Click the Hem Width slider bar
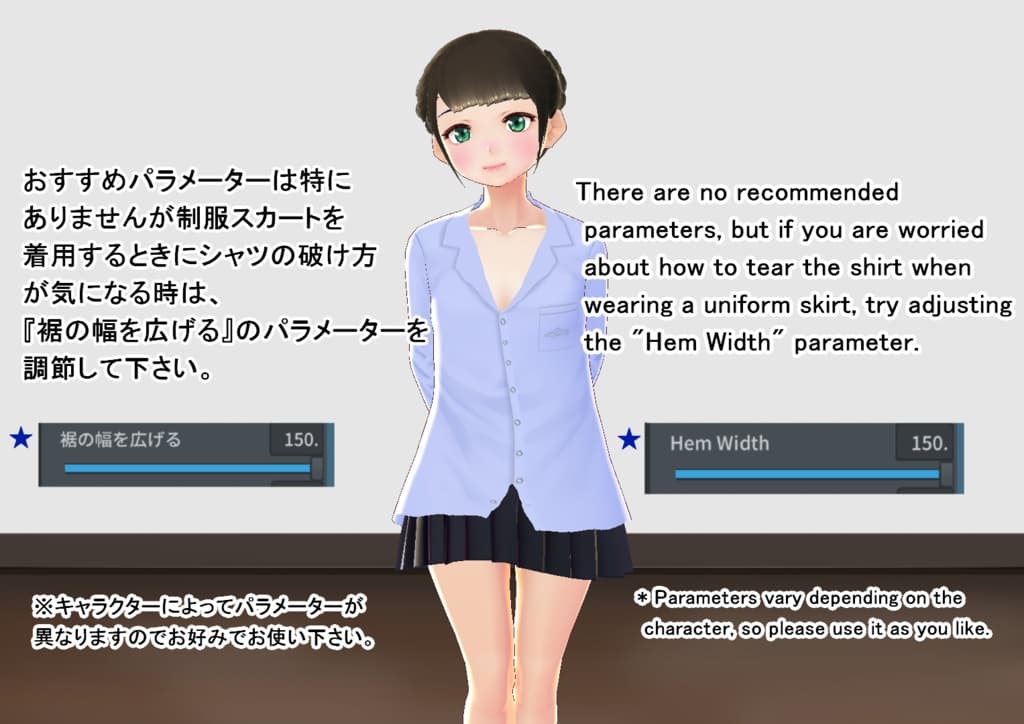The width and height of the screenshot is (1024, 724). pos(808,474)
